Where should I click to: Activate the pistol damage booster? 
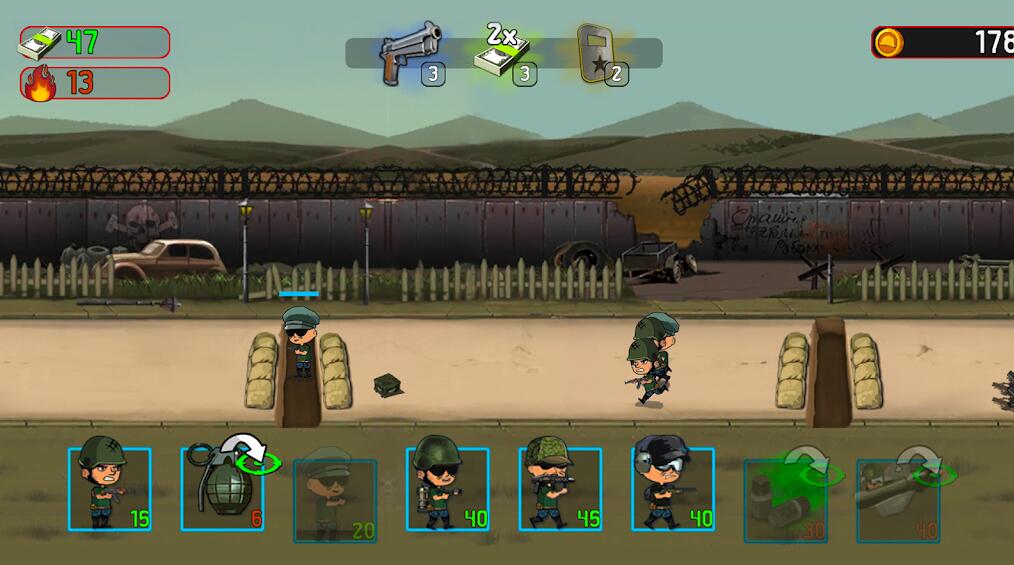tap(411, 53)
